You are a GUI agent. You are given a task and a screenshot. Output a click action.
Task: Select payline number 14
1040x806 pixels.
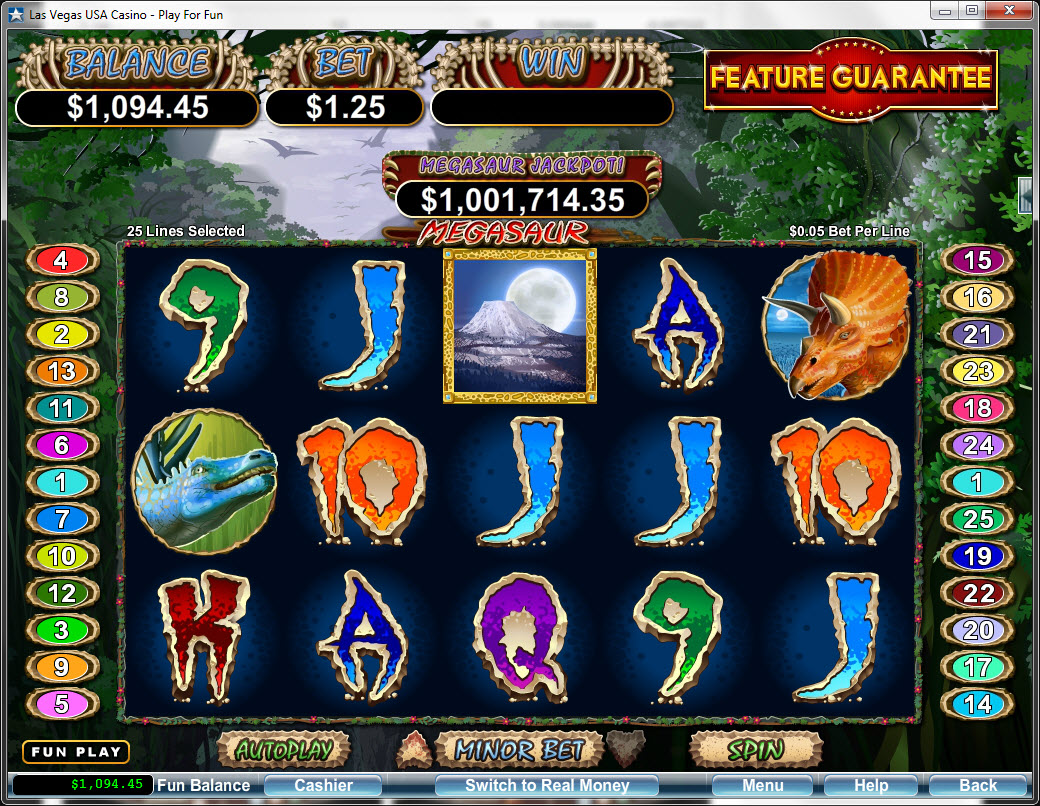(x=977, y=703)
